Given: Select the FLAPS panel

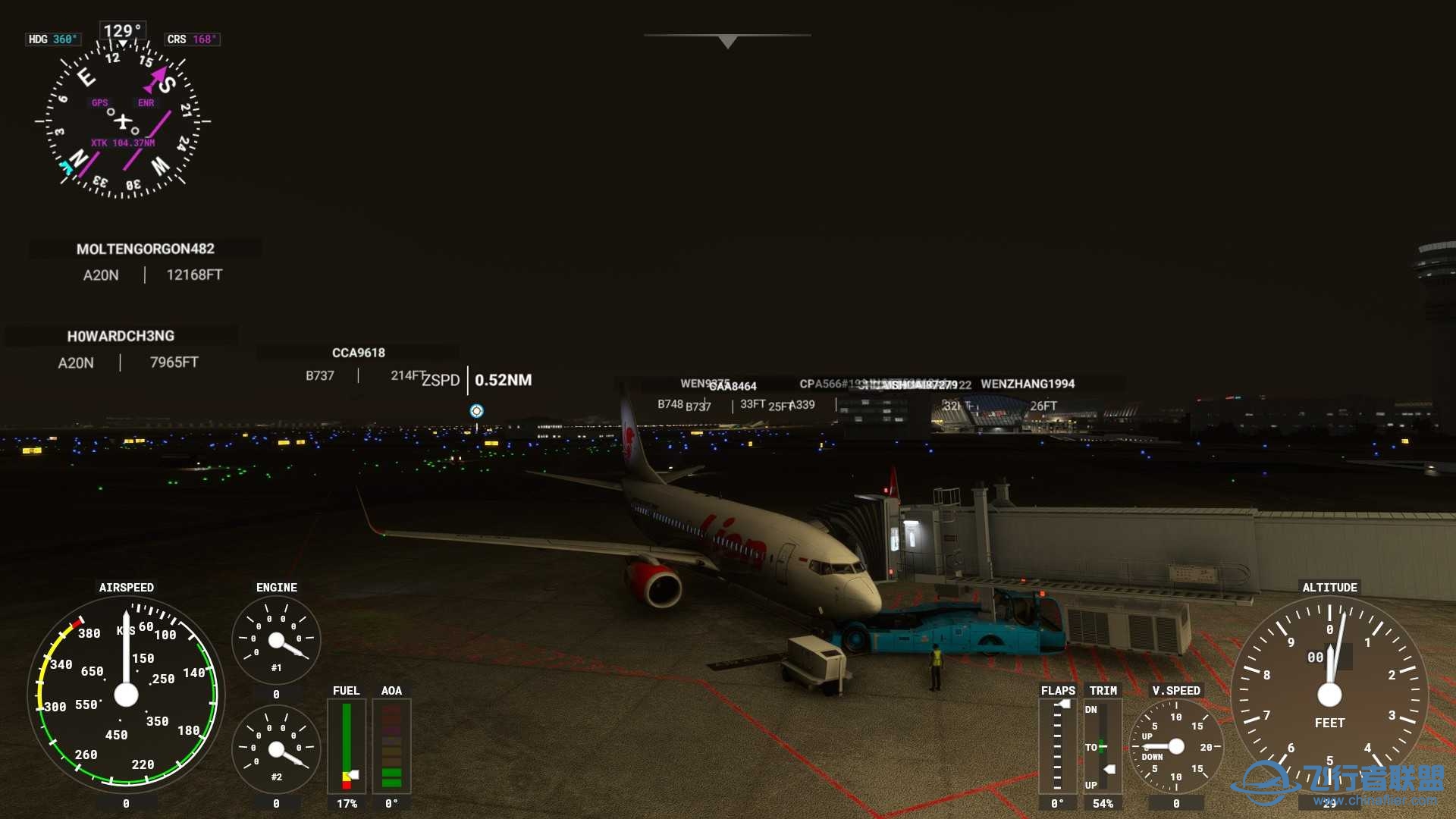Looking at the screenshot, I should pos(1057,747).
